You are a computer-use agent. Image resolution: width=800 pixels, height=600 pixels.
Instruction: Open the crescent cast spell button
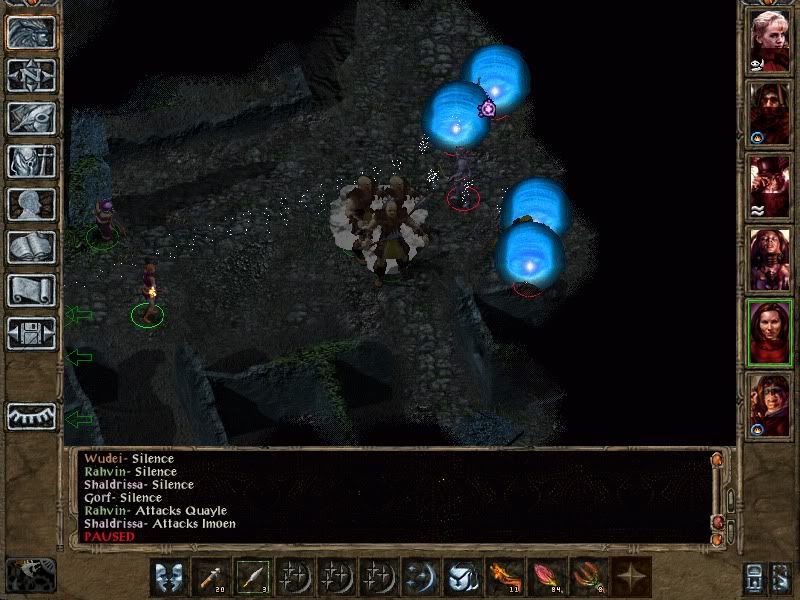point(419,577)
